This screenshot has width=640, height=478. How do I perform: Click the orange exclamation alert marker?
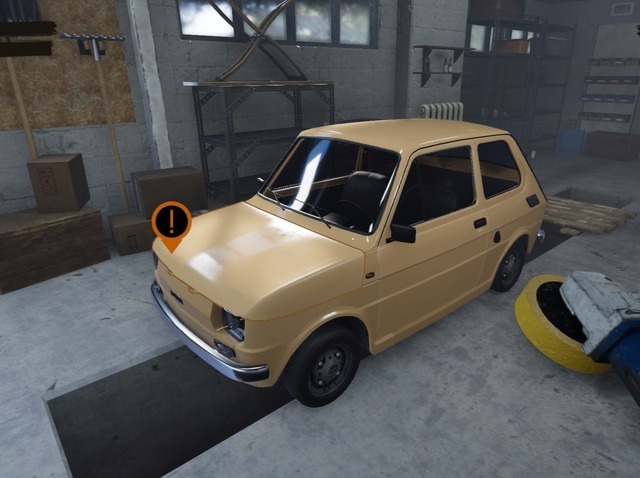[x=172, y=222]
